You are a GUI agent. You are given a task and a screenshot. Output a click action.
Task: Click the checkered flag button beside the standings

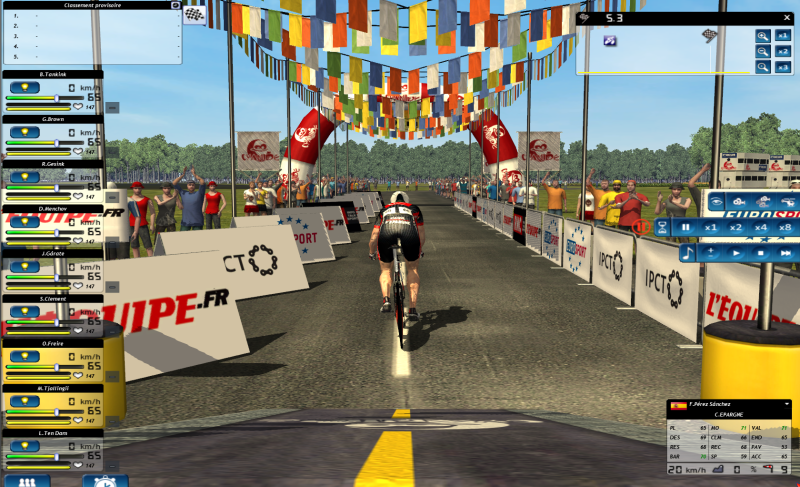coord(193,15)
